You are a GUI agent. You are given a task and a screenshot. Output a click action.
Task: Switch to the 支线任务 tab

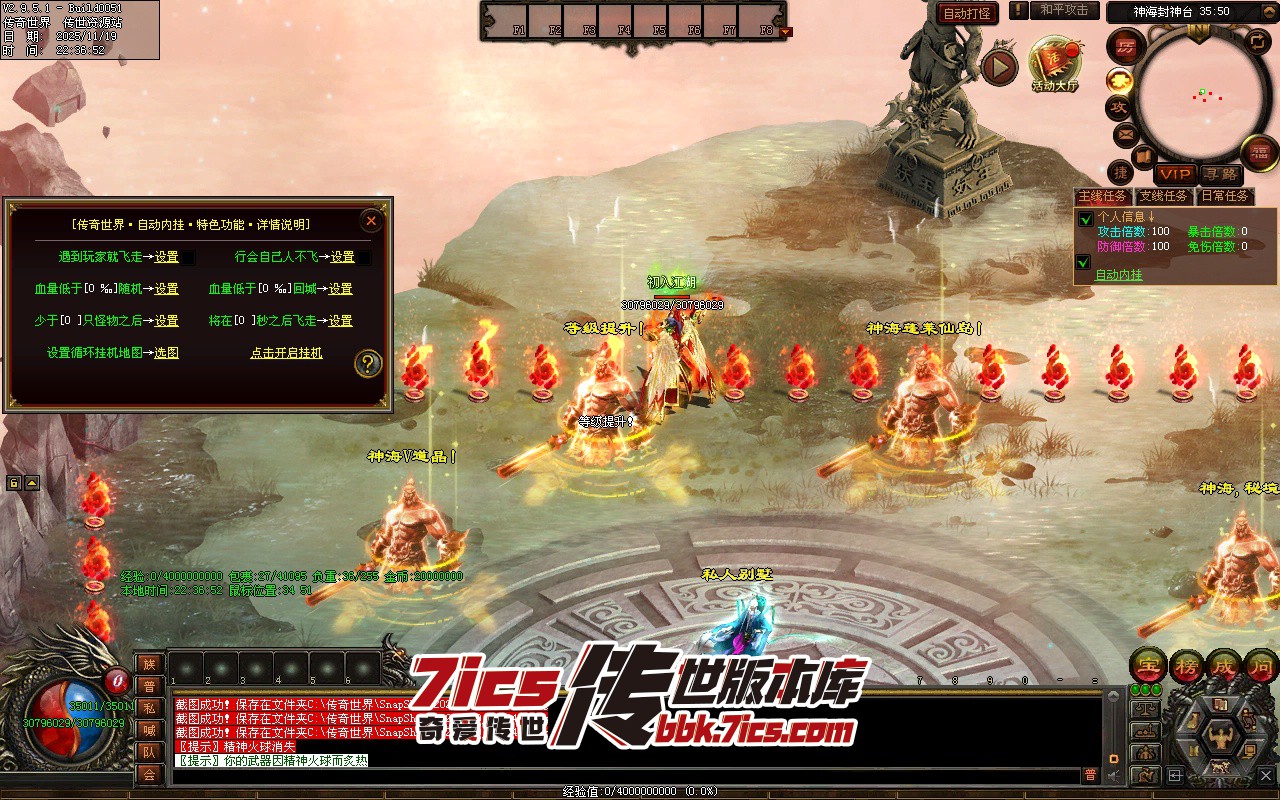click(x=1165, y=196)
